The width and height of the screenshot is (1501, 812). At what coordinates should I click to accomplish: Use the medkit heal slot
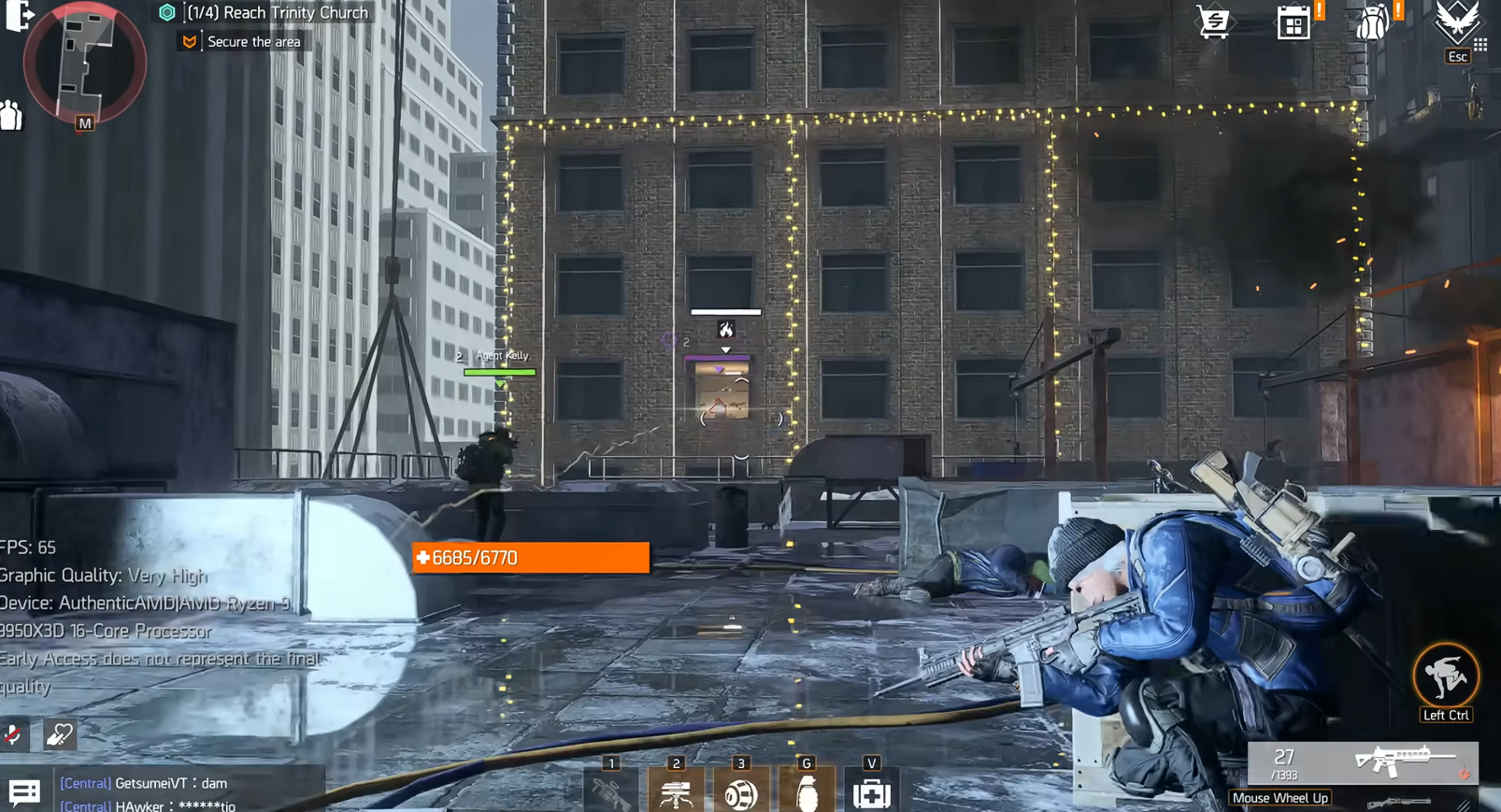871,792
